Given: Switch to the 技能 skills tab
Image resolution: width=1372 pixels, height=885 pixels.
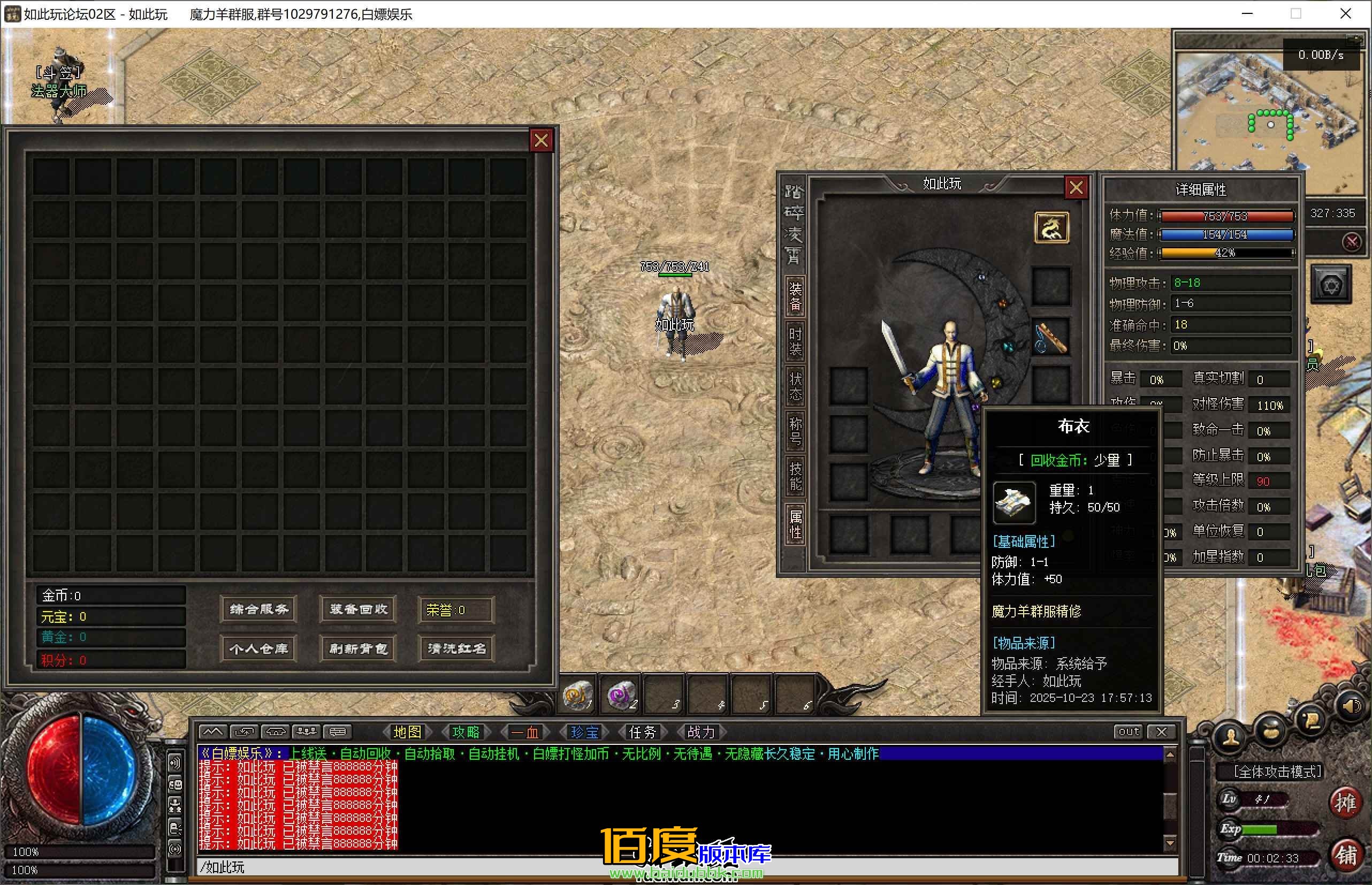Looking at the screenshot, I should click(x=795, y=476).
